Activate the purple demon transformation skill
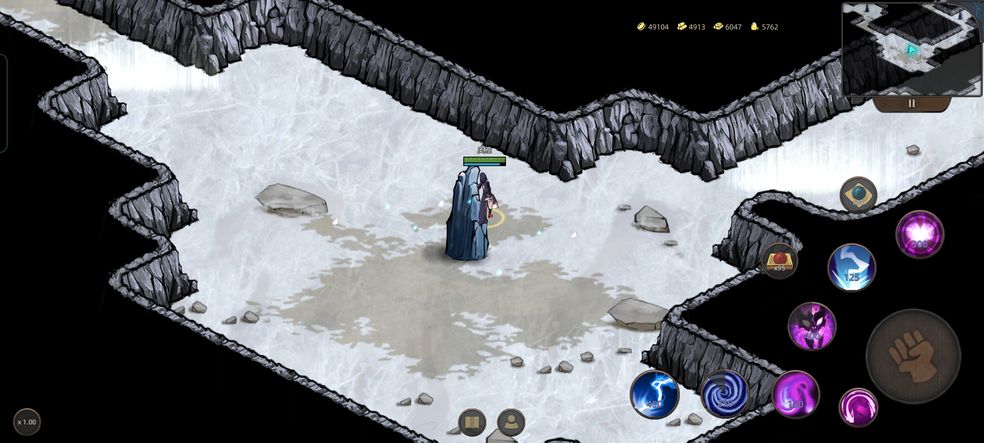The width and height of the screenshot is (984, 443). click(x=811, y=326)
